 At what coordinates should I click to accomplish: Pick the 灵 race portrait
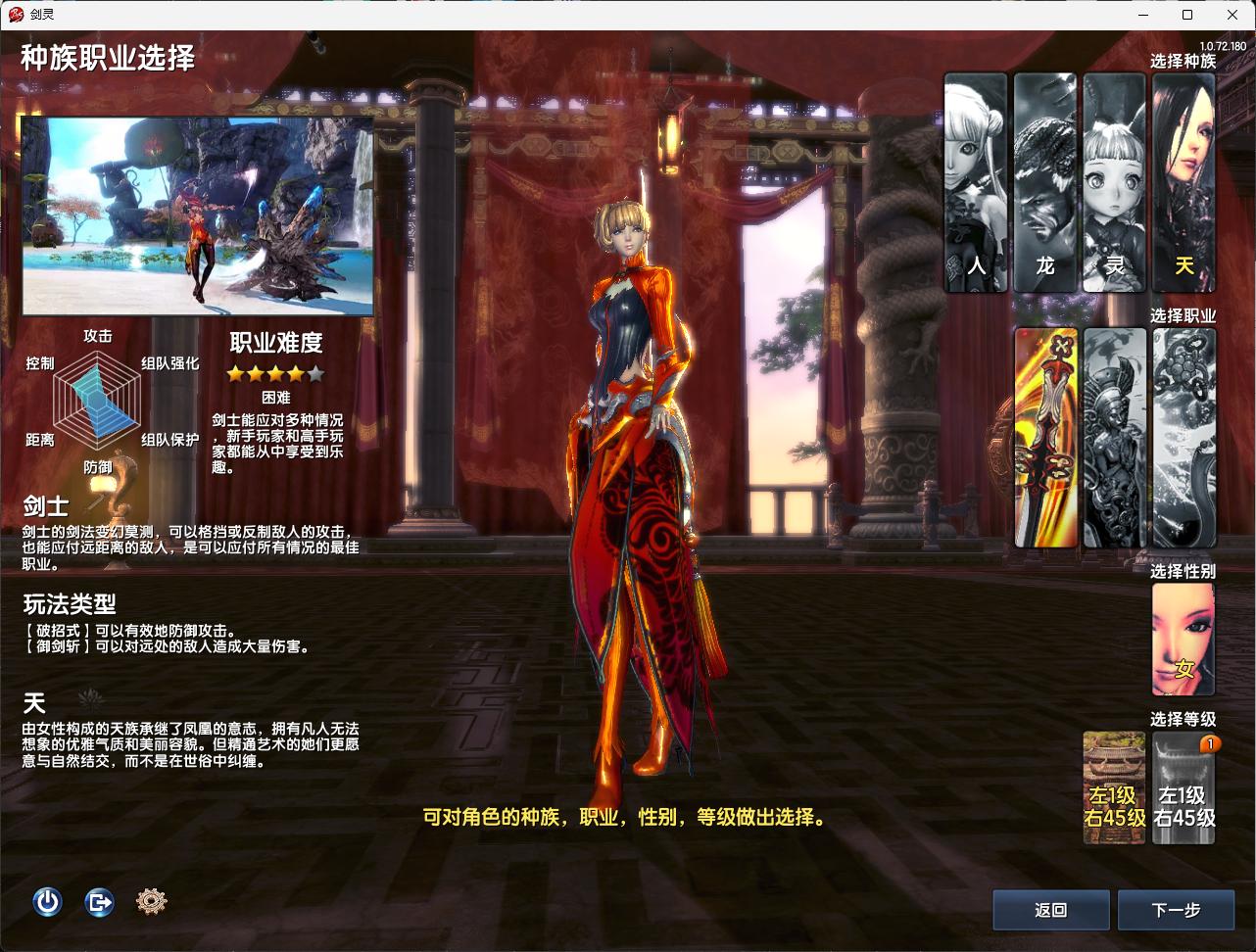[1114, 183]
